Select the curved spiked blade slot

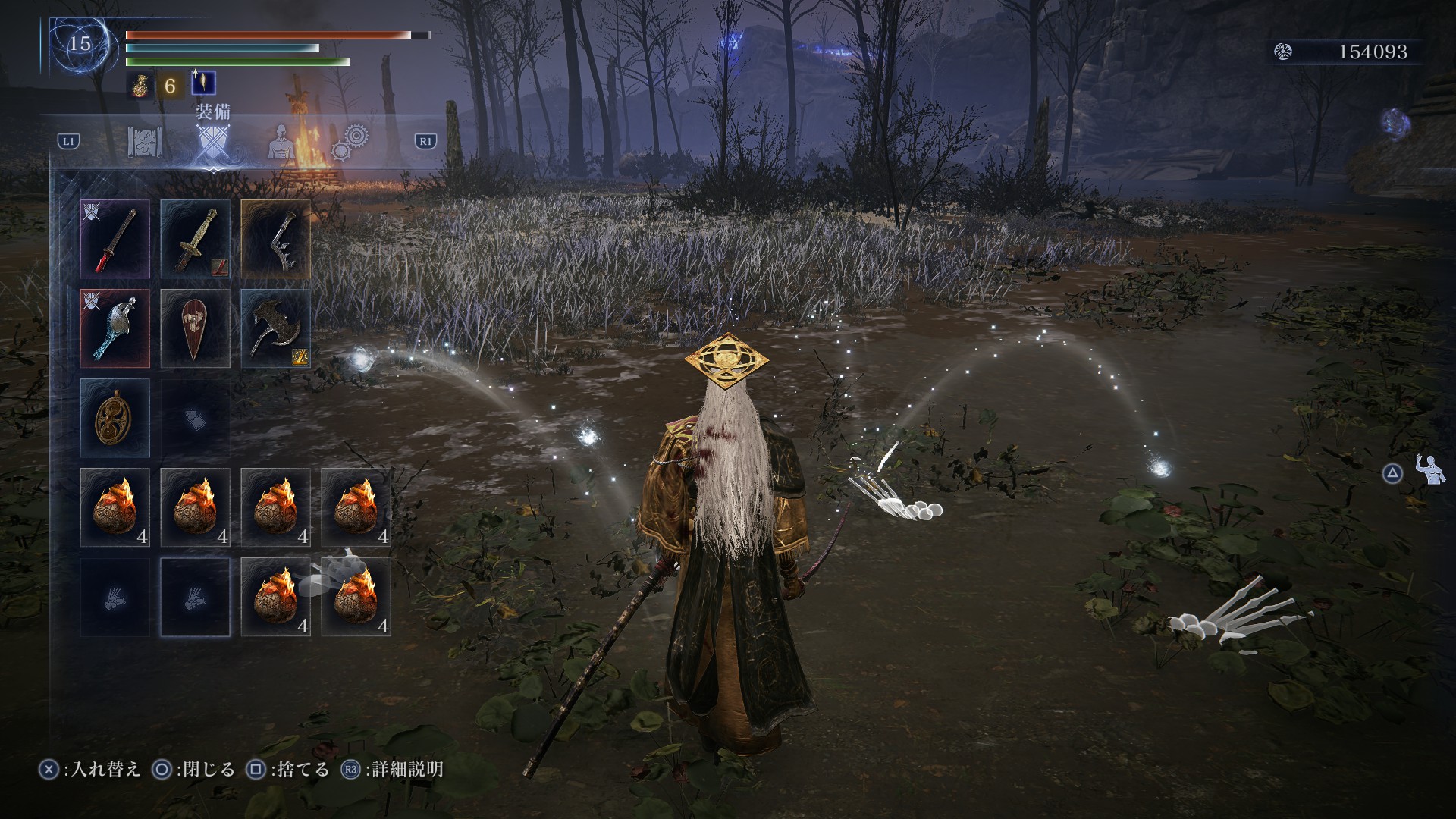coord(275,239)
